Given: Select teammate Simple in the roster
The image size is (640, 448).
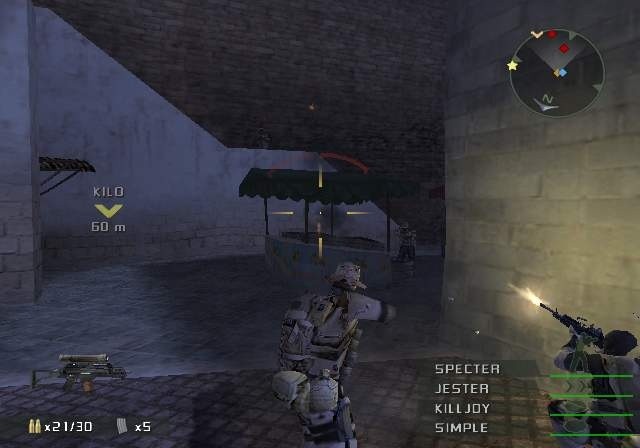Looking at the screenshot, I should click(x=462, y=428).
